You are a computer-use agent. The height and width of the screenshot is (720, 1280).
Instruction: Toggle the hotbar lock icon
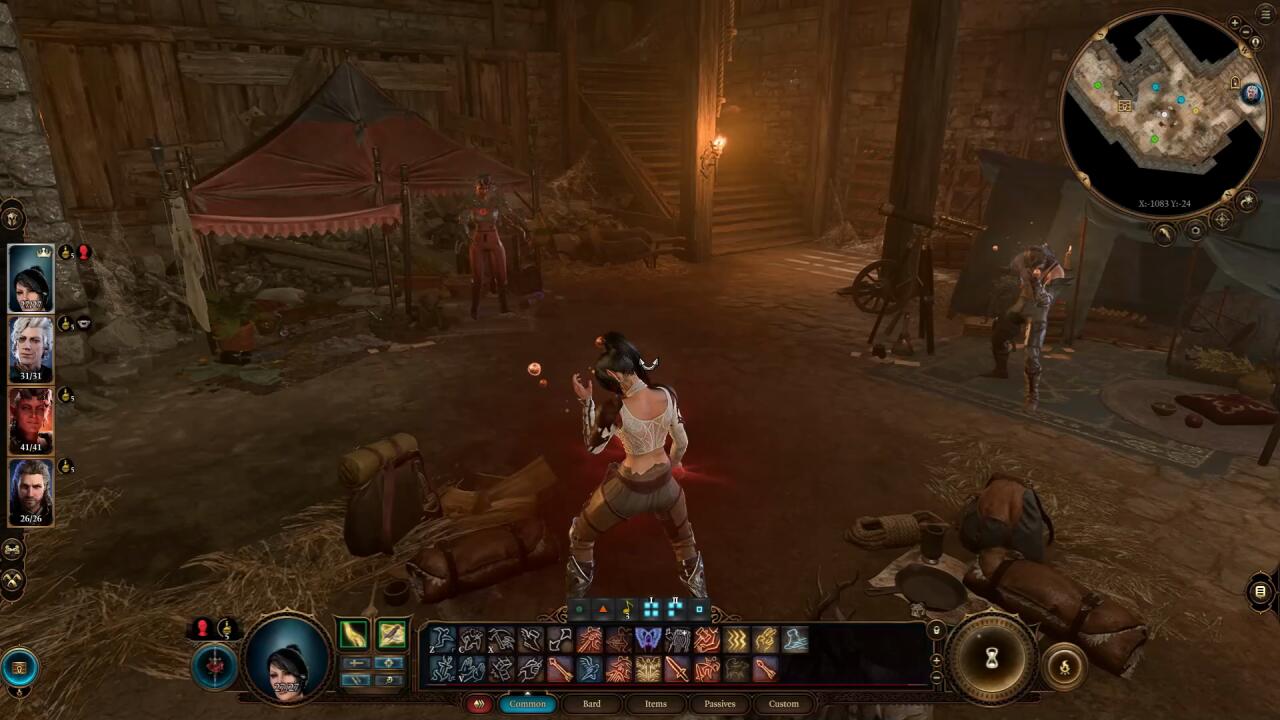point(936,631)
